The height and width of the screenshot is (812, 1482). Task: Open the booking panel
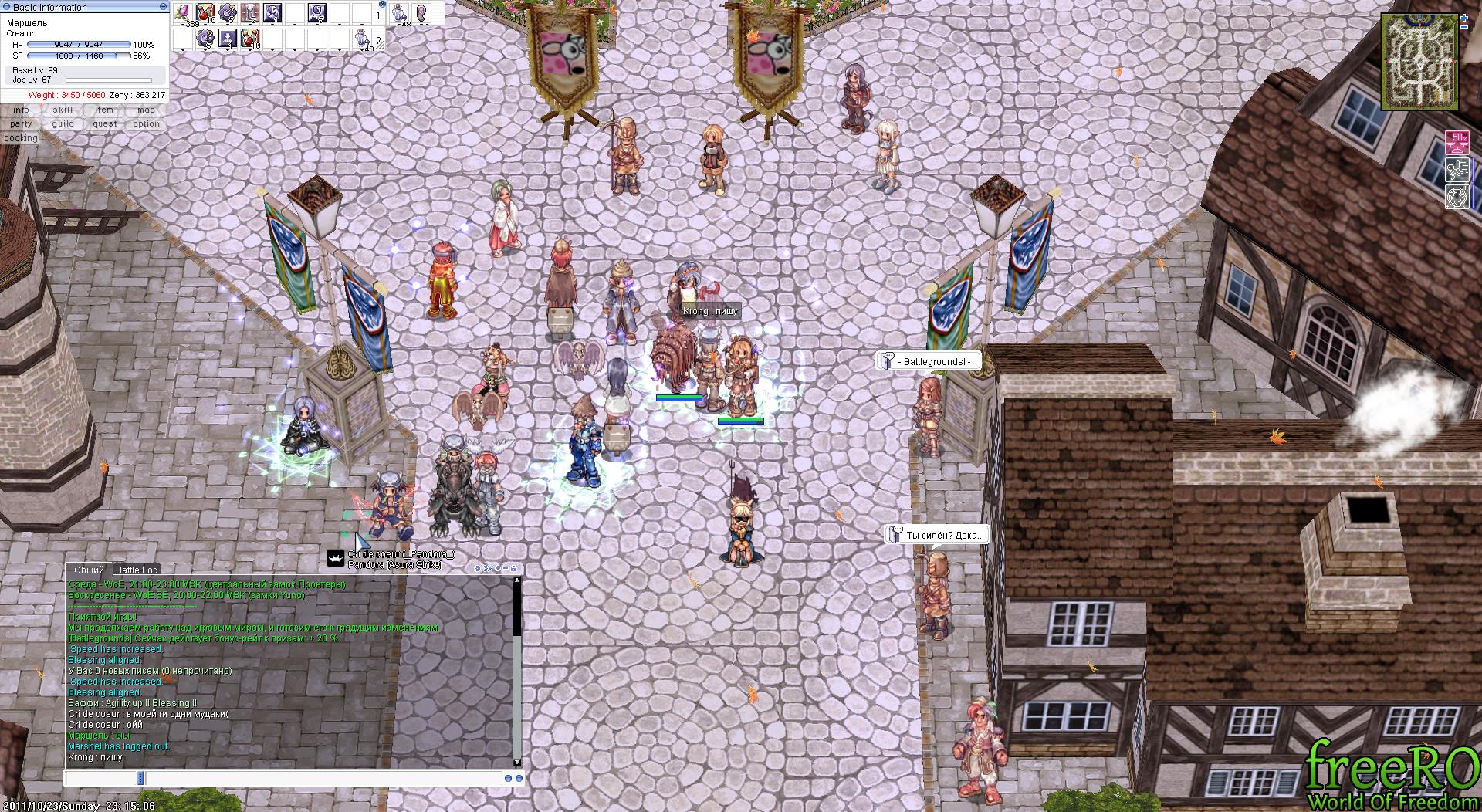21,138
